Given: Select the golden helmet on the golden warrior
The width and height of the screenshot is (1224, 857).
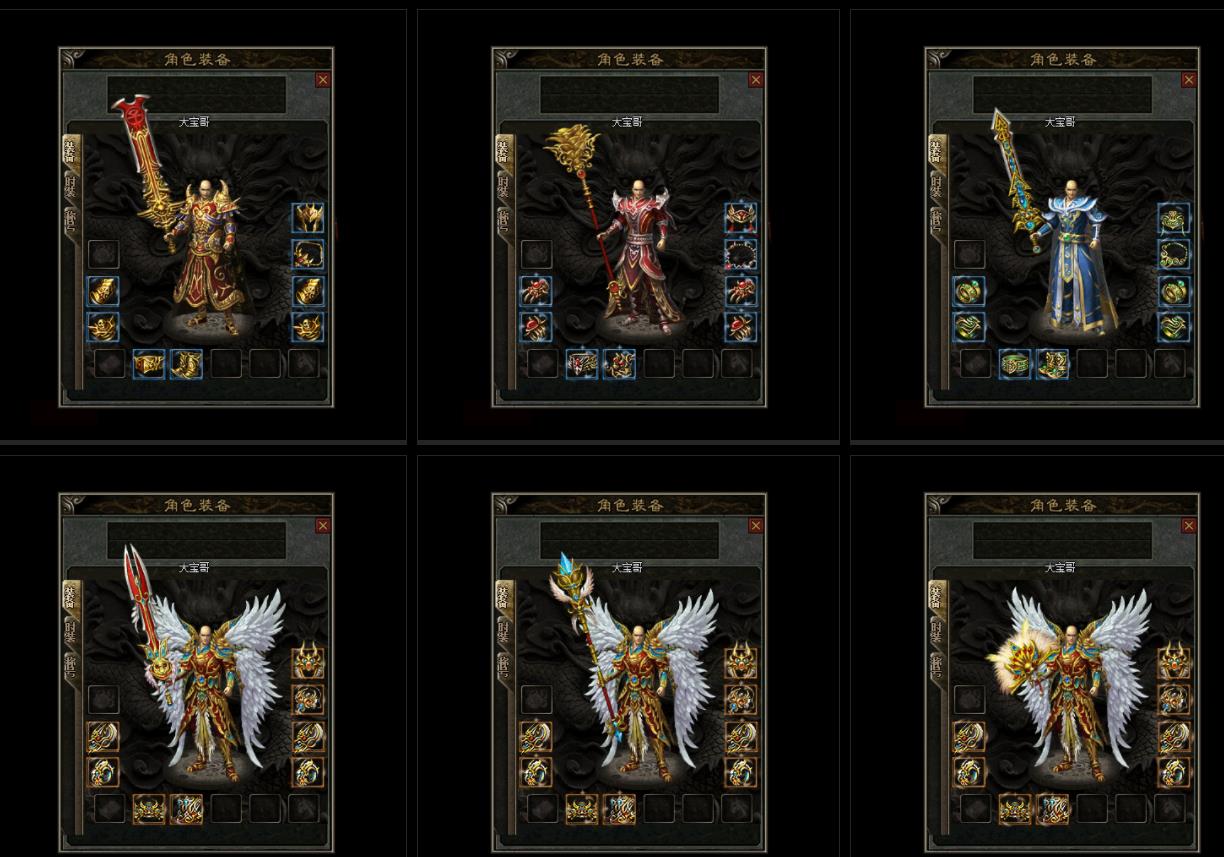Looking at the screenshot, I should coord(307,218).
